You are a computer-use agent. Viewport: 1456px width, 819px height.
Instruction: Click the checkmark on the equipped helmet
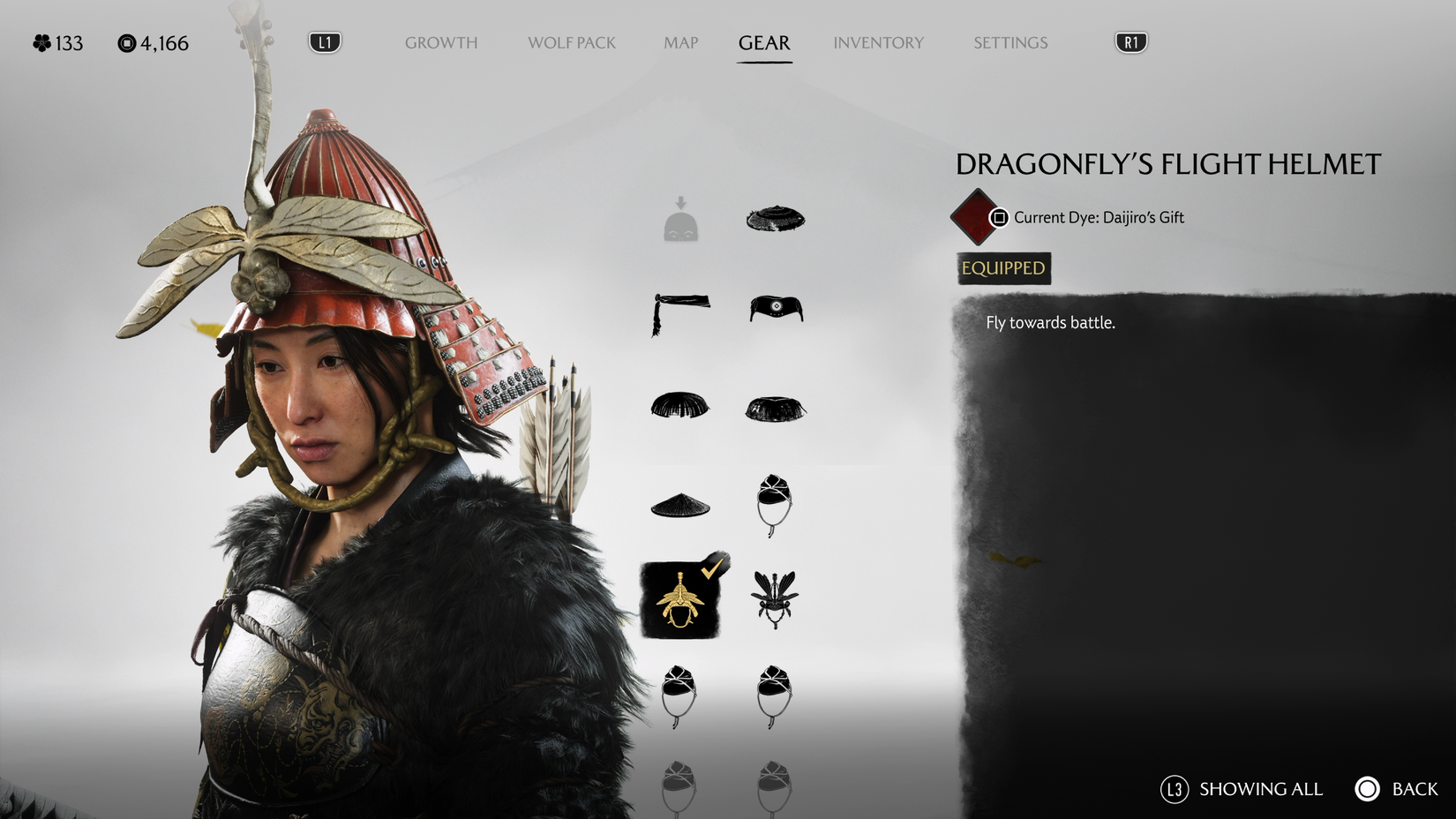(x=711, y=570)
